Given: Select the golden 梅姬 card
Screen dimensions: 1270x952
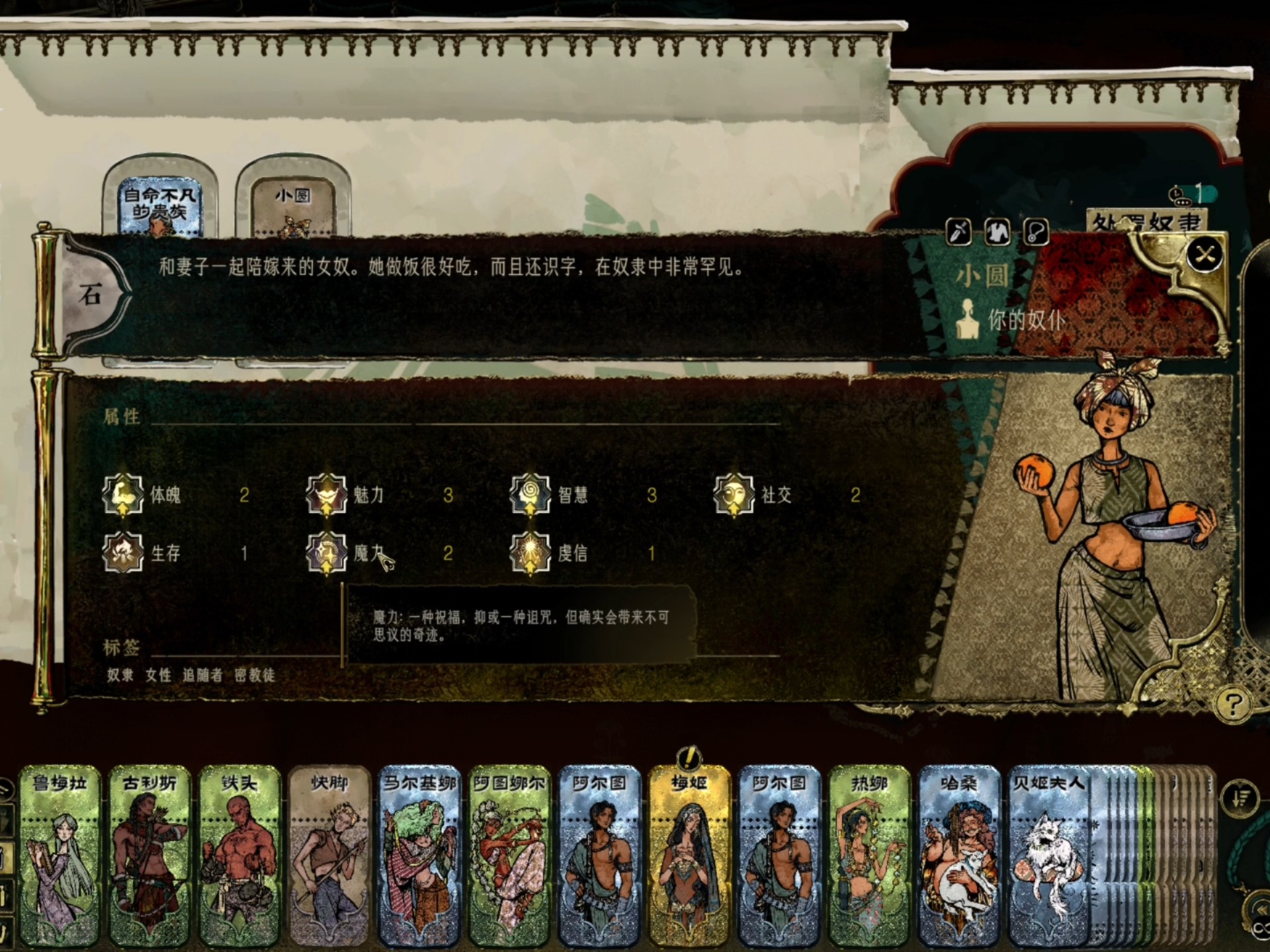Looking at the screenshot, I should (x=689, y=856).
